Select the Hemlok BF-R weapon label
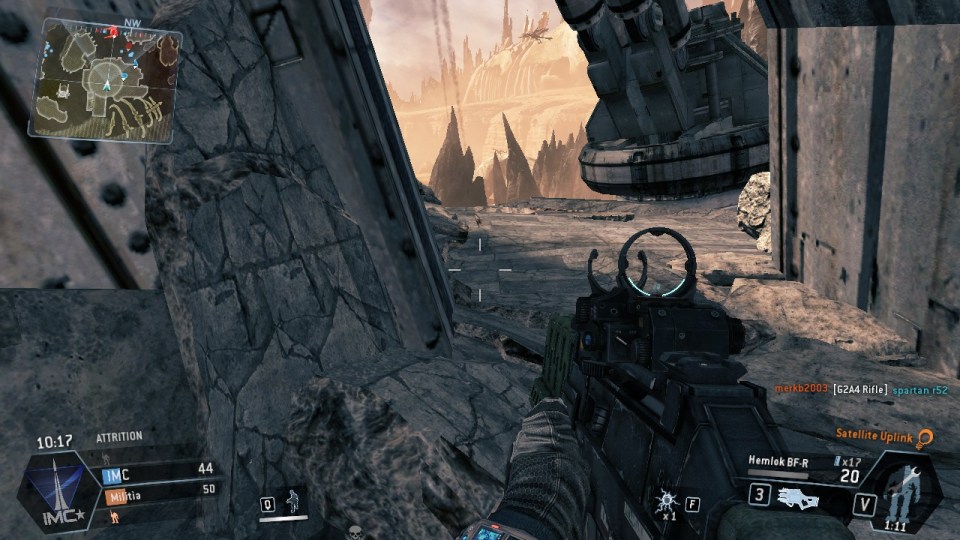The height and width of the screenshot is (540, 960). pyautogui.click(x=778, y=461)
